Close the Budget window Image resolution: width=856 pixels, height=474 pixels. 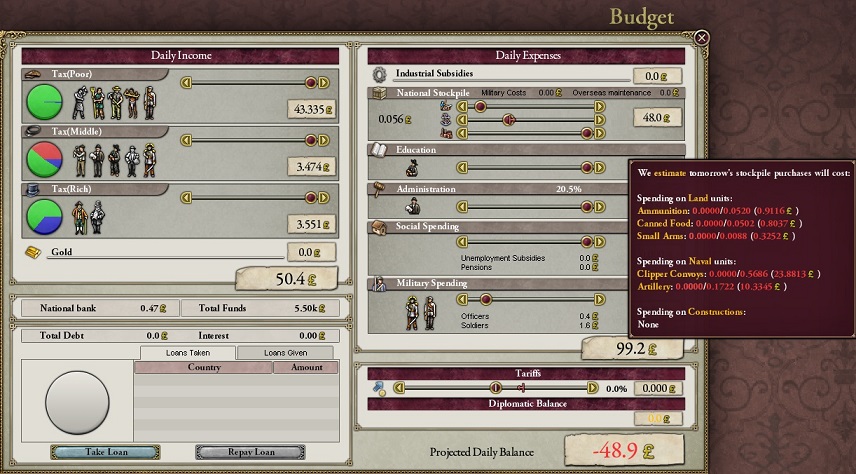tap(702, 38)
